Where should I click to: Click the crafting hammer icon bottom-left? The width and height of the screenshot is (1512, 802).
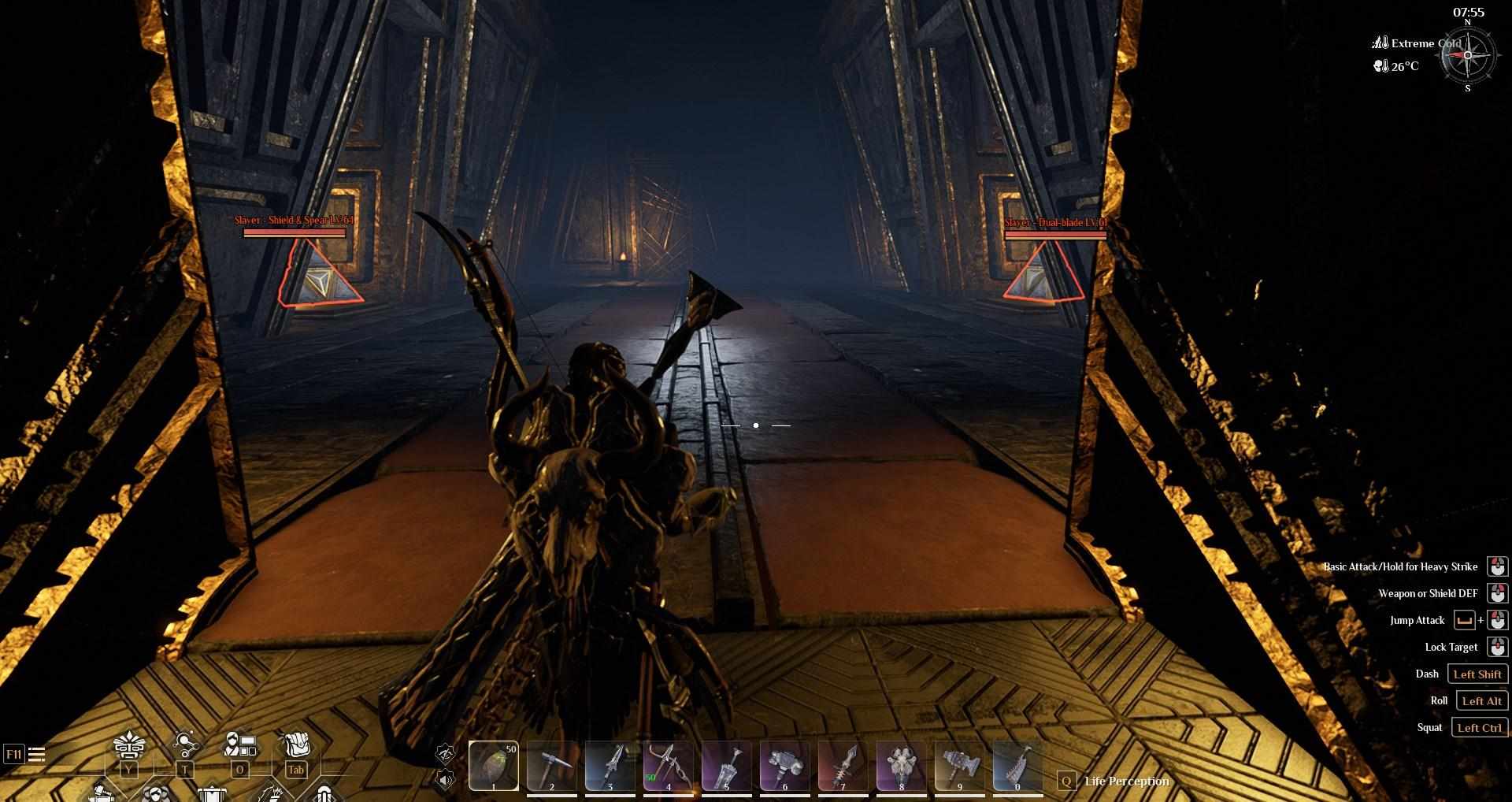tap(102, 794)
